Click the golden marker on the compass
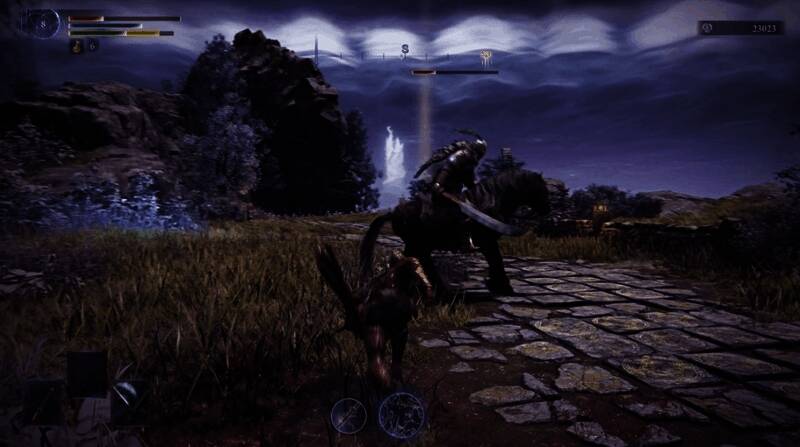The image size is (800, 447). coord(487,56)
